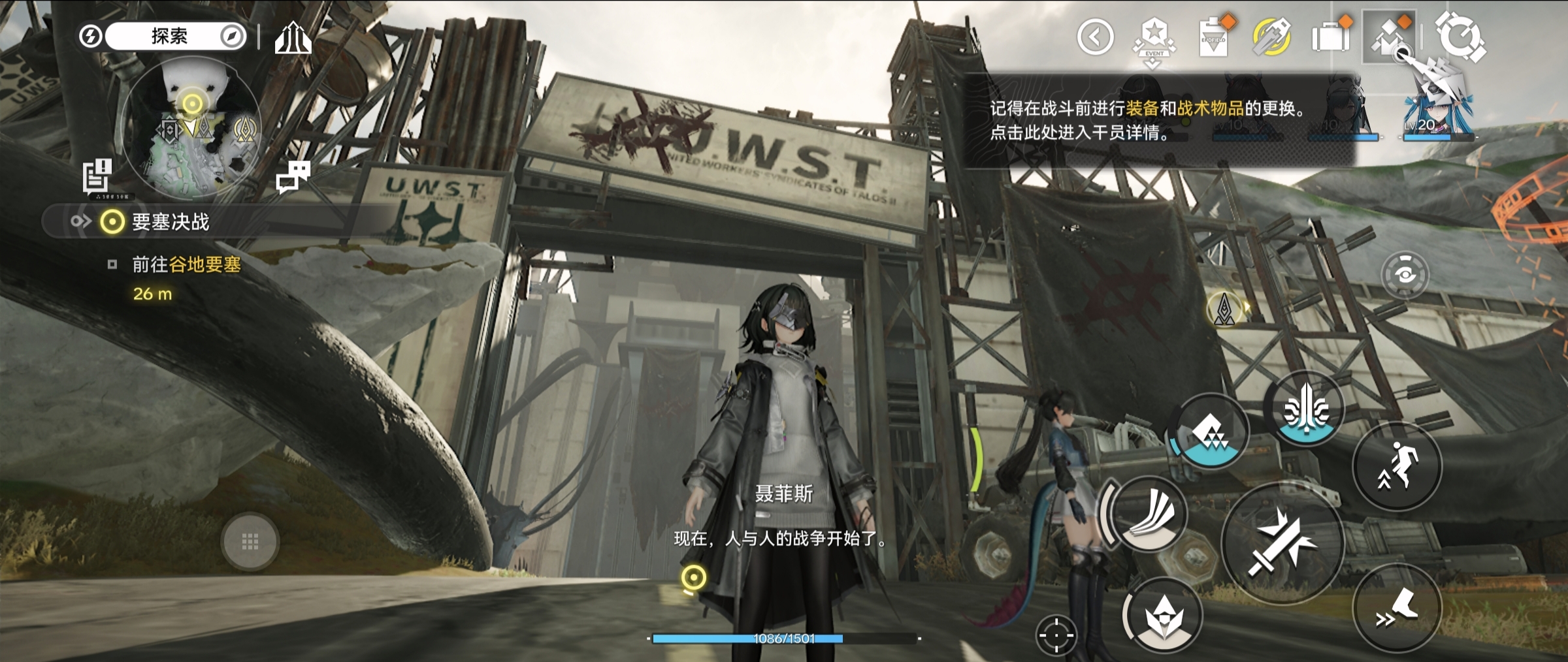Tap the round grid-dots button

(250, 542)
